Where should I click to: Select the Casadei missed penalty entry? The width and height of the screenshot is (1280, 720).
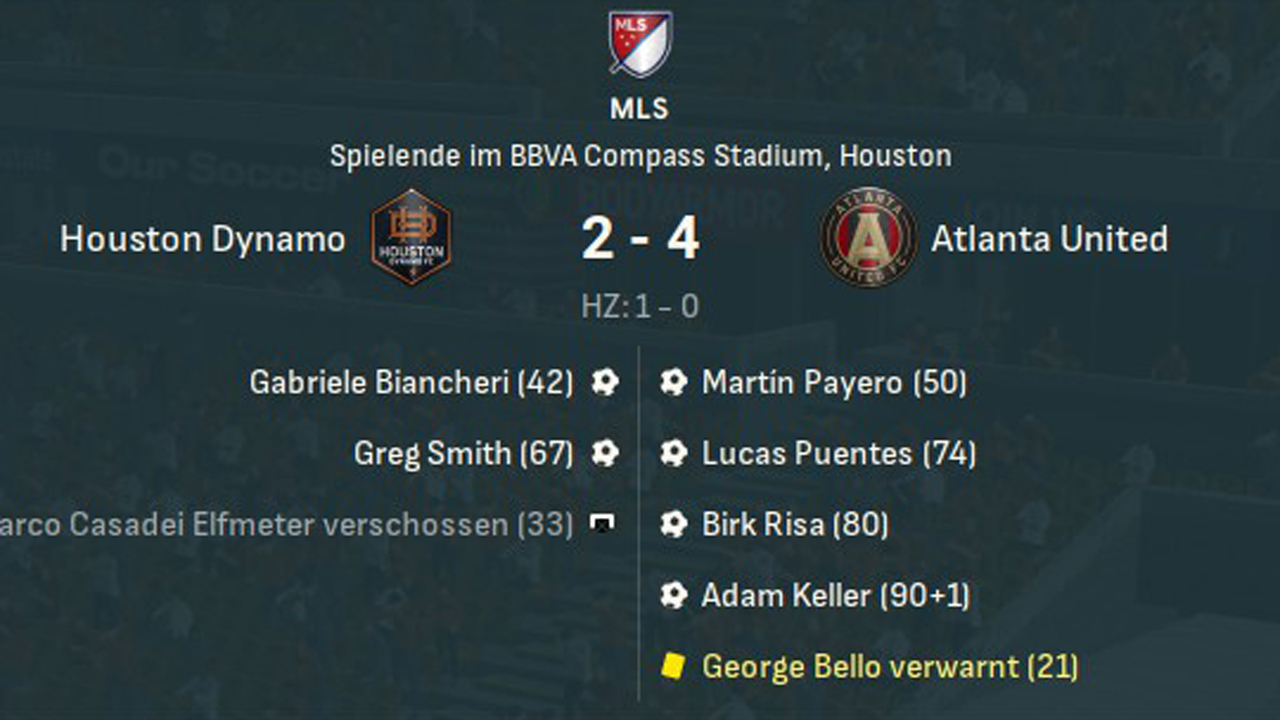pos(286,525)
